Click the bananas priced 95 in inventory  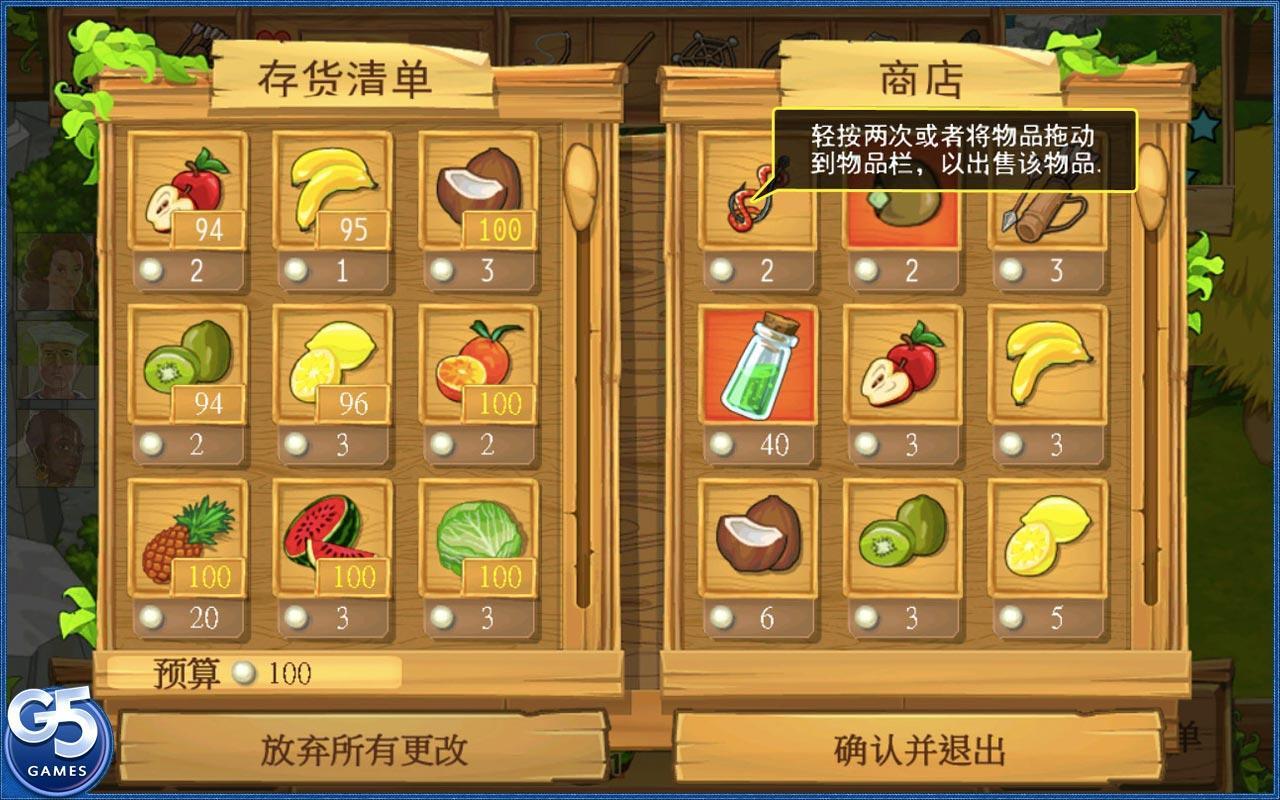click(x=333, y=185)
